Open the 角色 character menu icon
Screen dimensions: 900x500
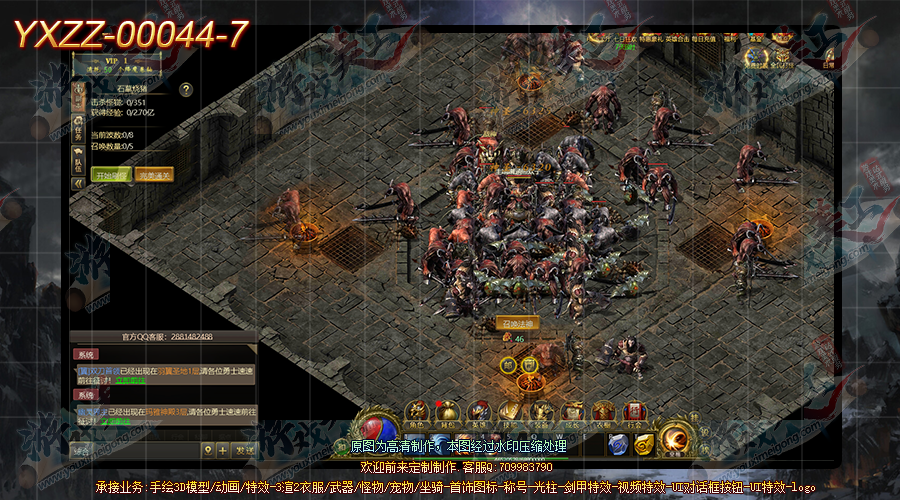419,411
